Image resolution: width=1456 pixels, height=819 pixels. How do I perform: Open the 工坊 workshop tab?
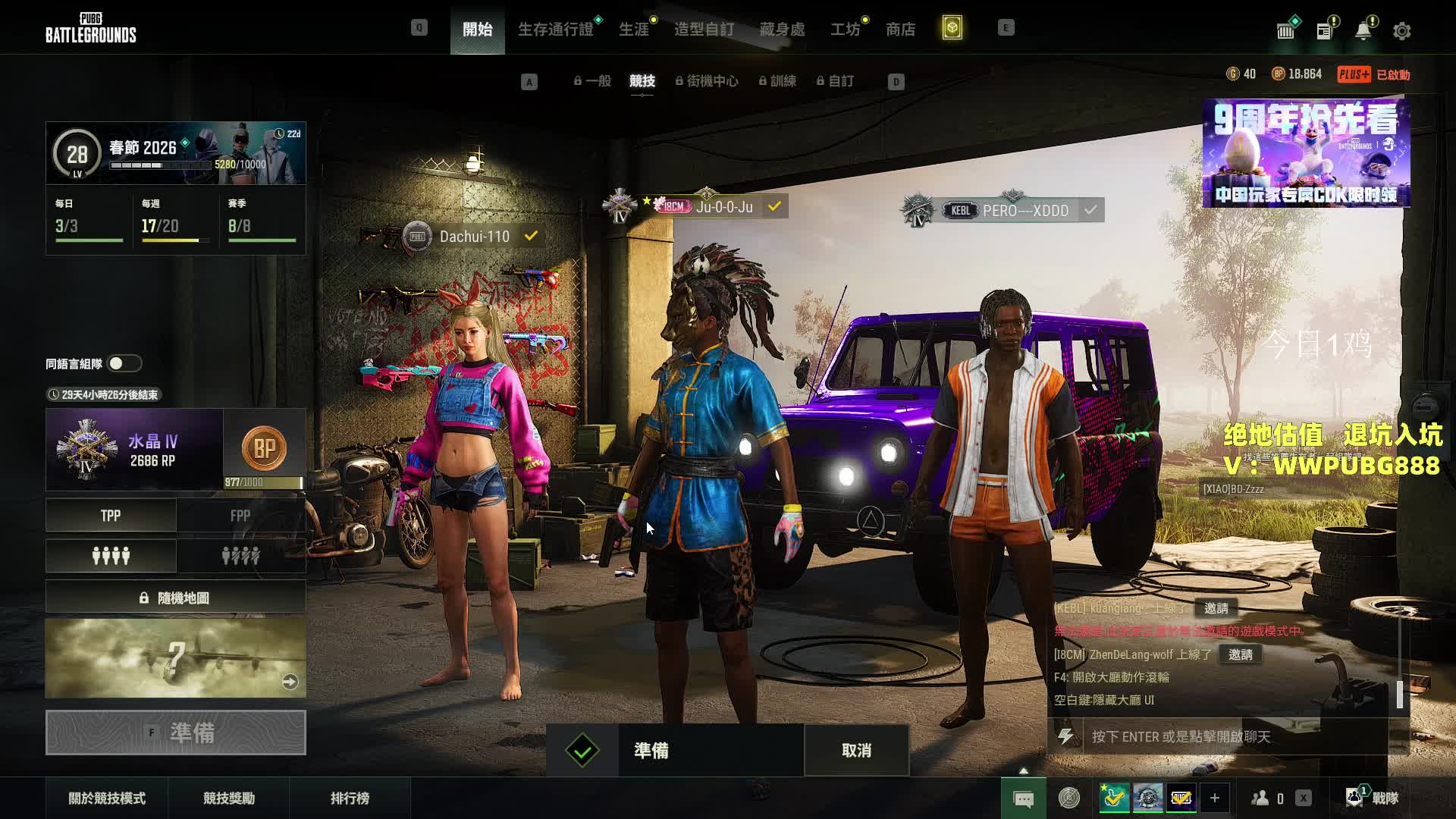(845, 30)
